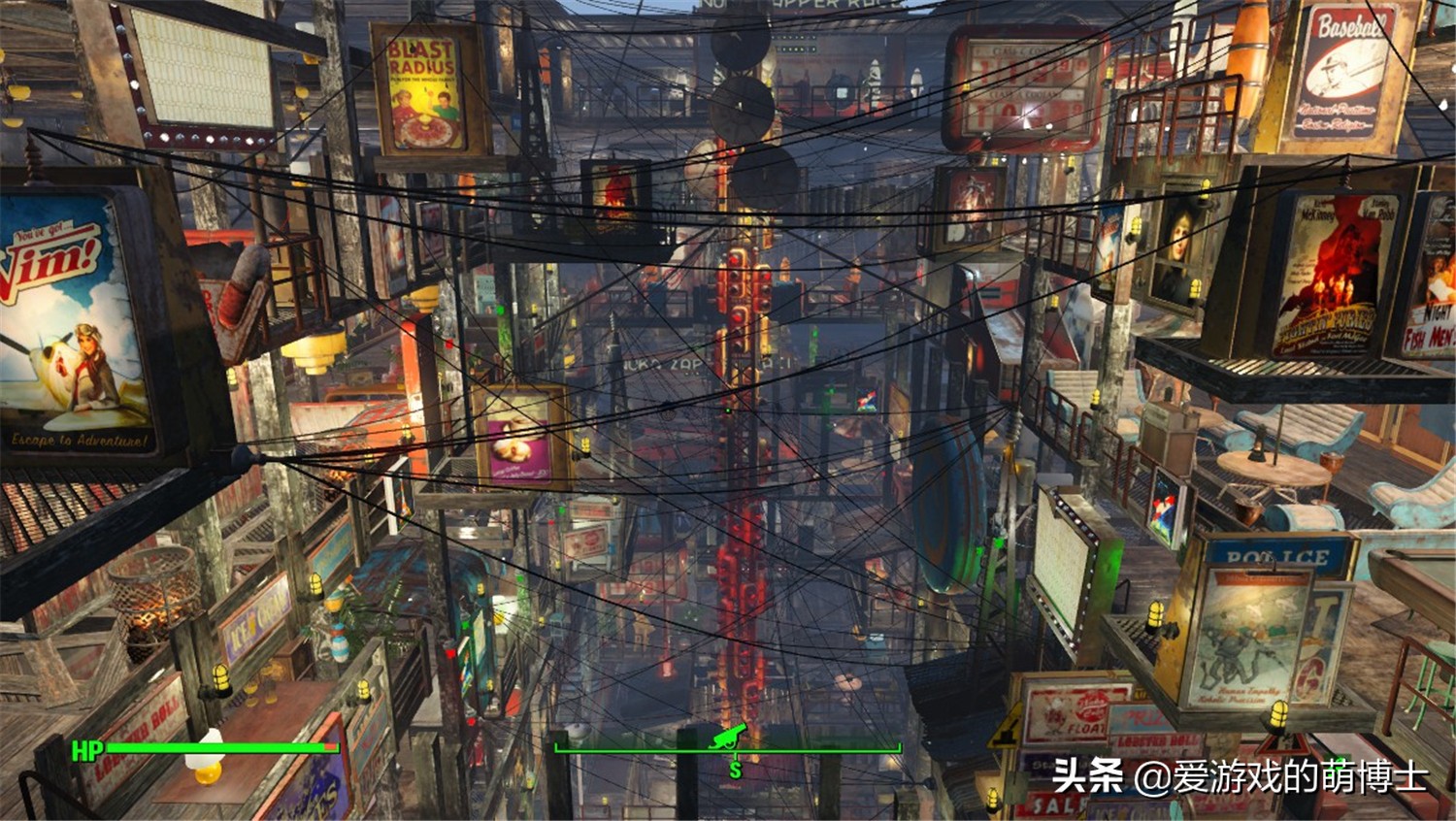The height and width of the screenshot is (821, 1456).
Task: Click the 'Escape to Adventure!' text on Vim poster
Action: [76, 439]
